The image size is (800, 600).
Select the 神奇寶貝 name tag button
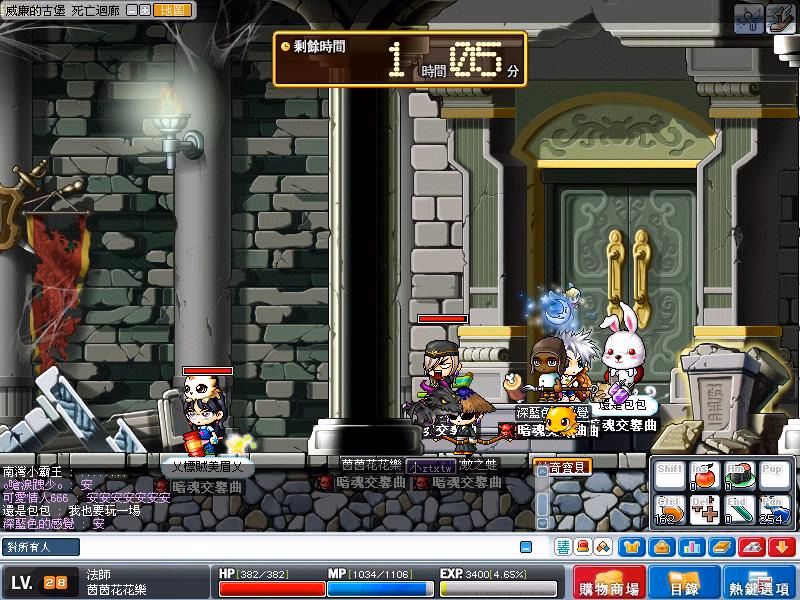(x=562, y=466)
